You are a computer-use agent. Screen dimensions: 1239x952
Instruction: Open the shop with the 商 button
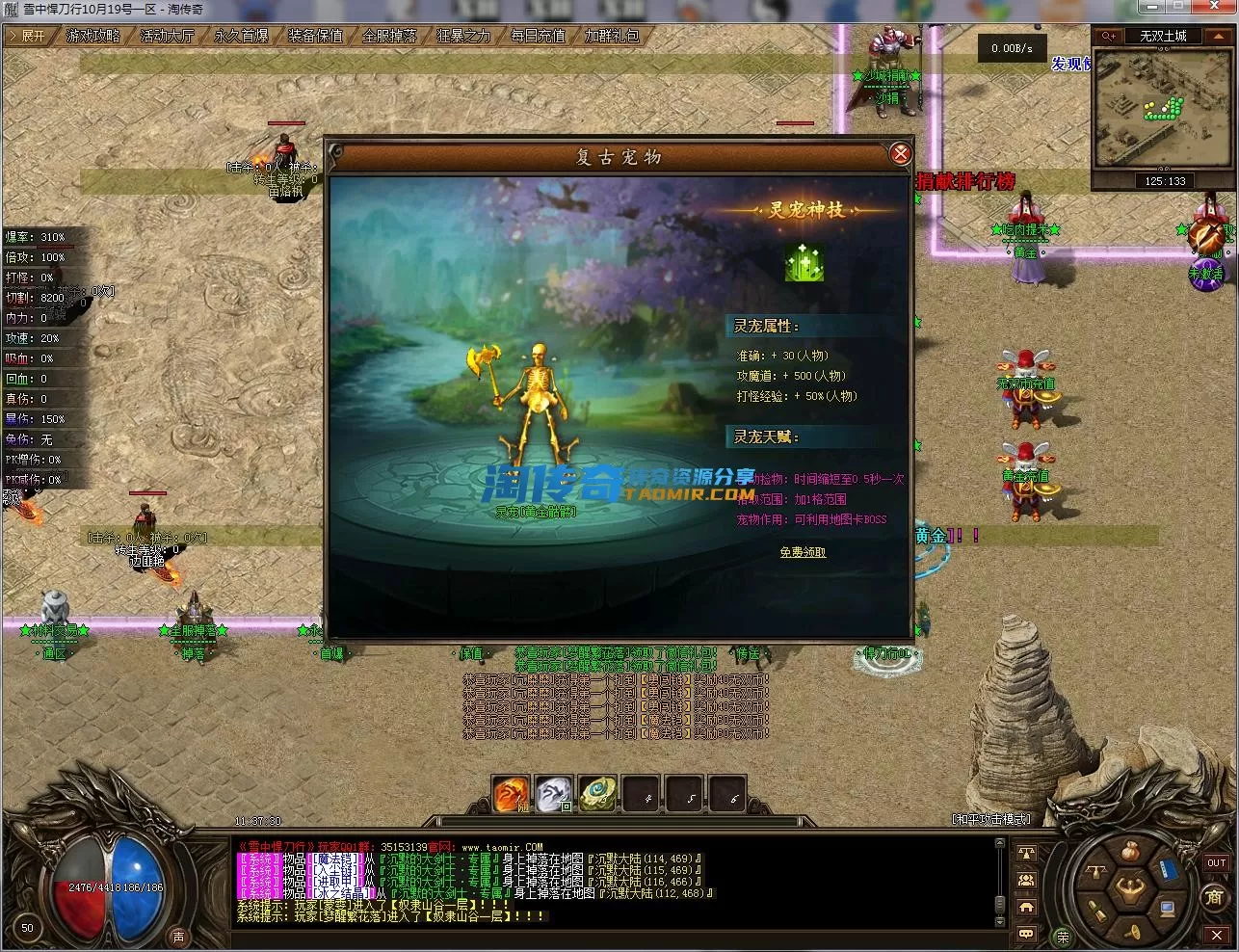point(1216,898)
